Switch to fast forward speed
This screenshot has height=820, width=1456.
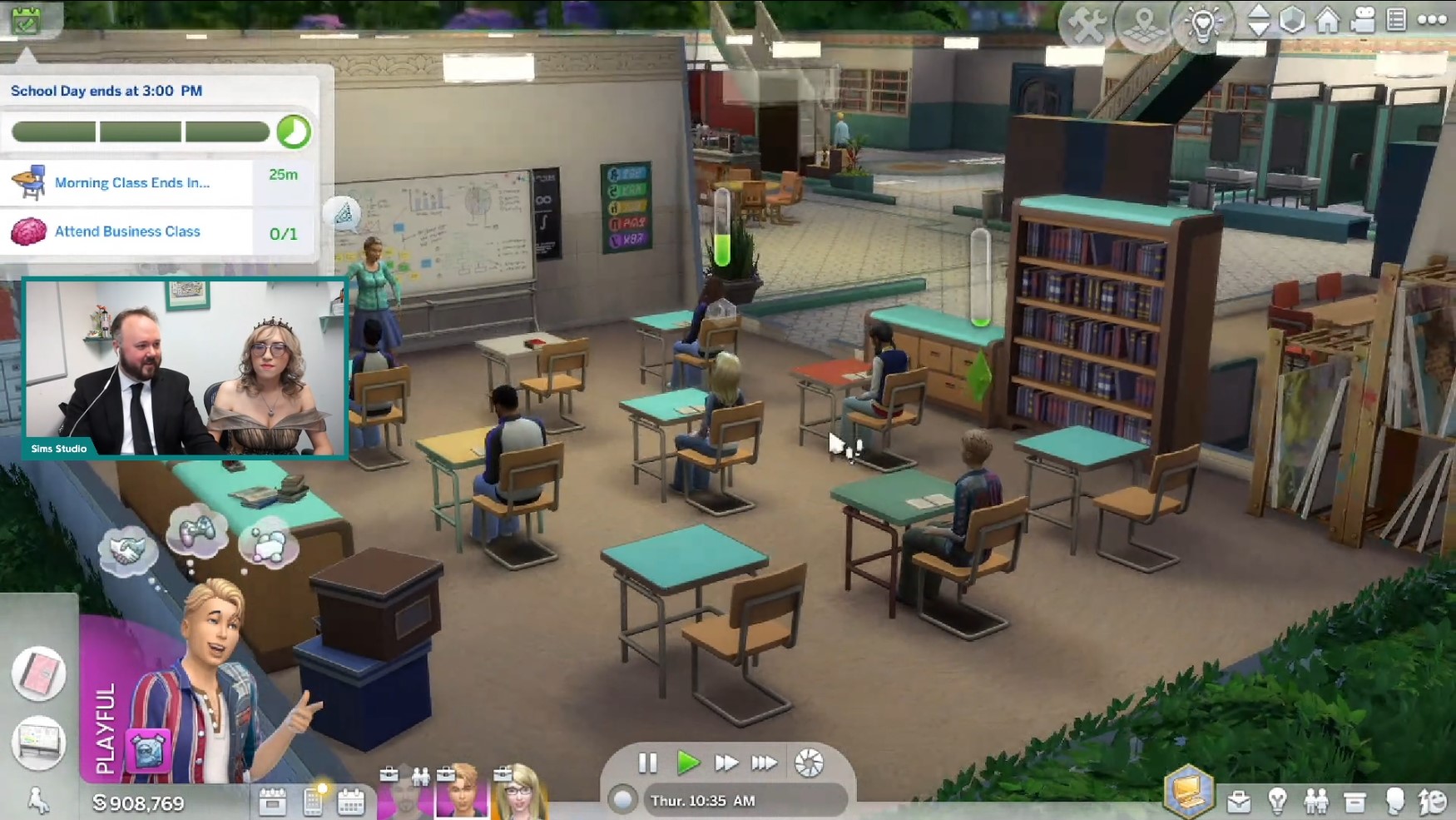coord(726,763)
